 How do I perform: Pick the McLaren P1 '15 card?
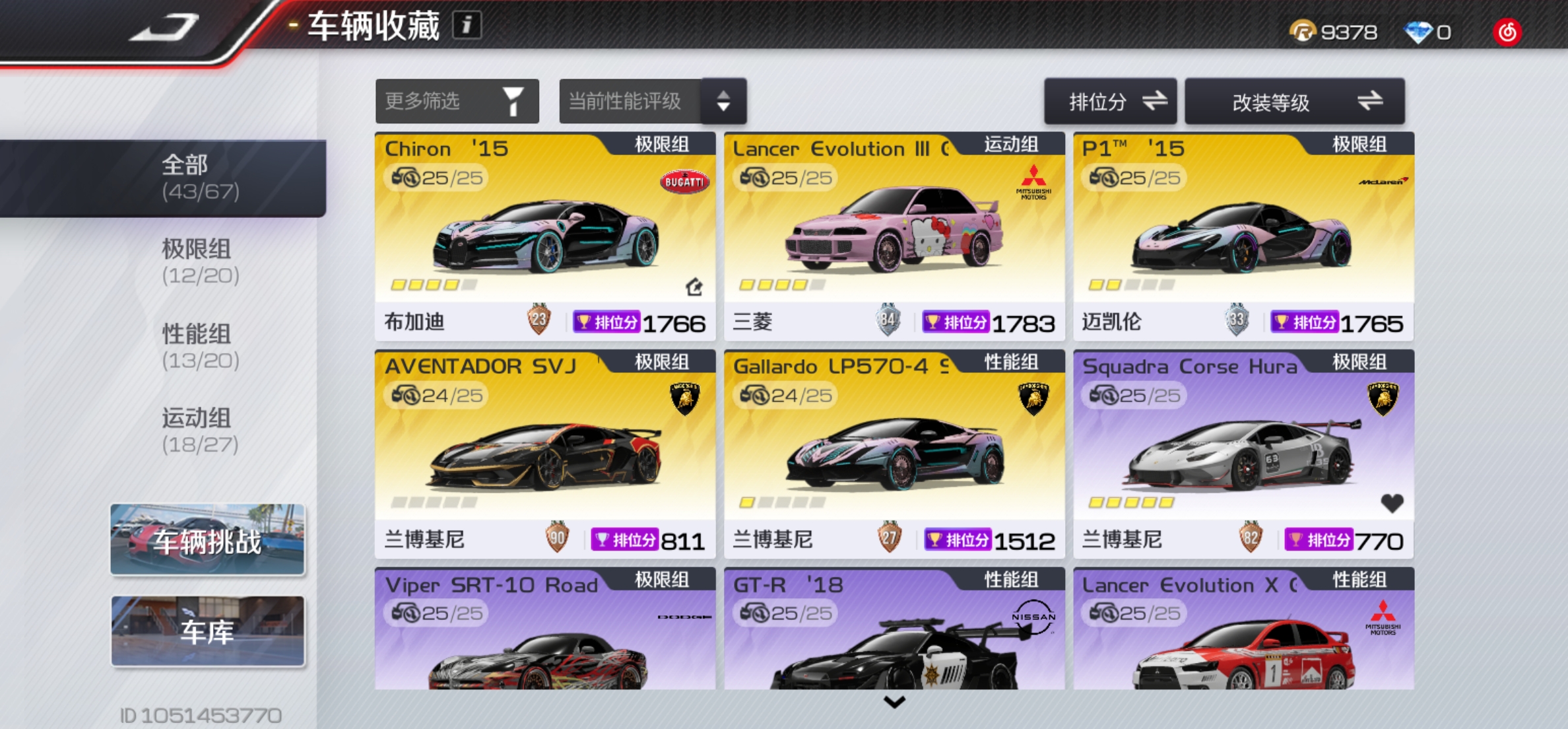(x=1243, y=236)
